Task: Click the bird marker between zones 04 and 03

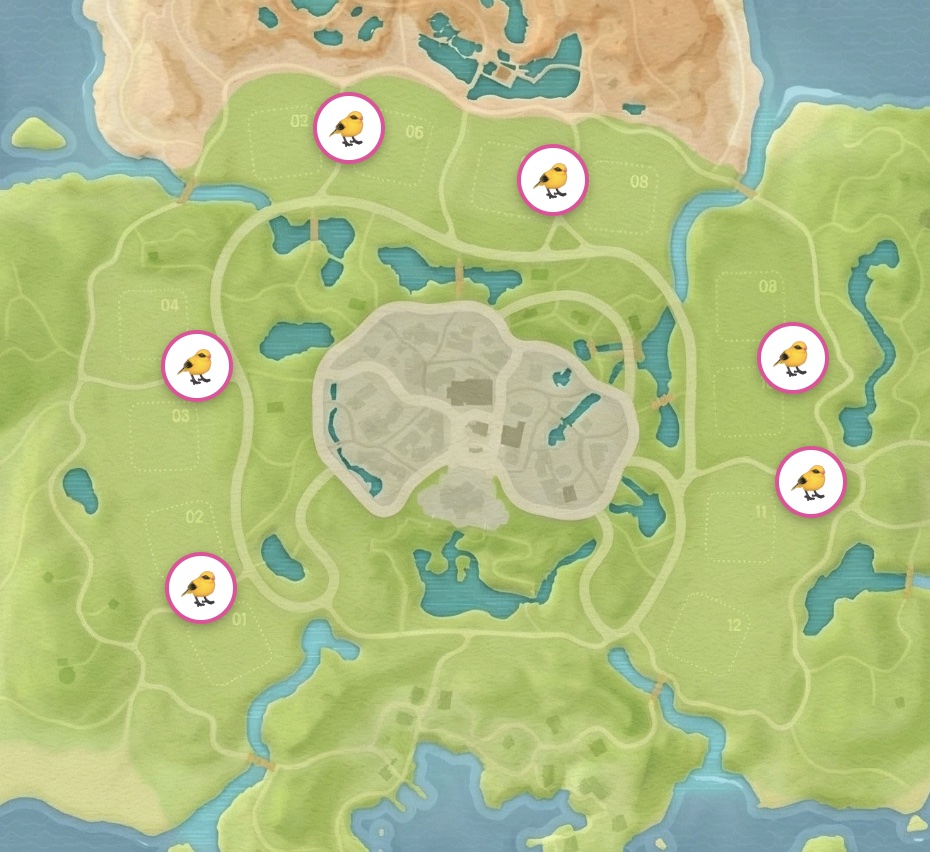Action: point(197,366)
